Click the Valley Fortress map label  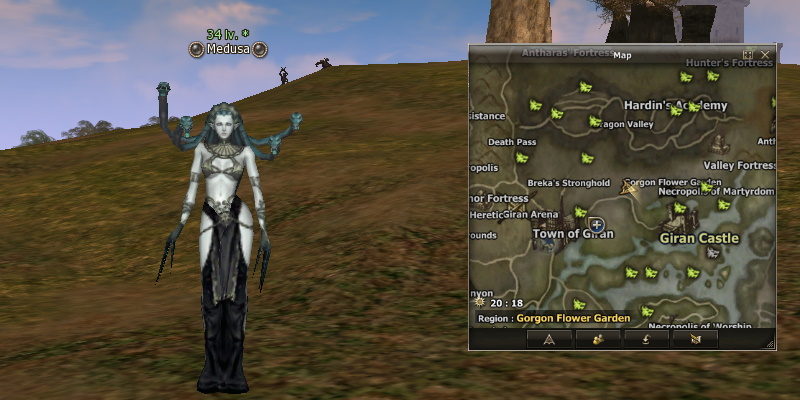(739, 165)
